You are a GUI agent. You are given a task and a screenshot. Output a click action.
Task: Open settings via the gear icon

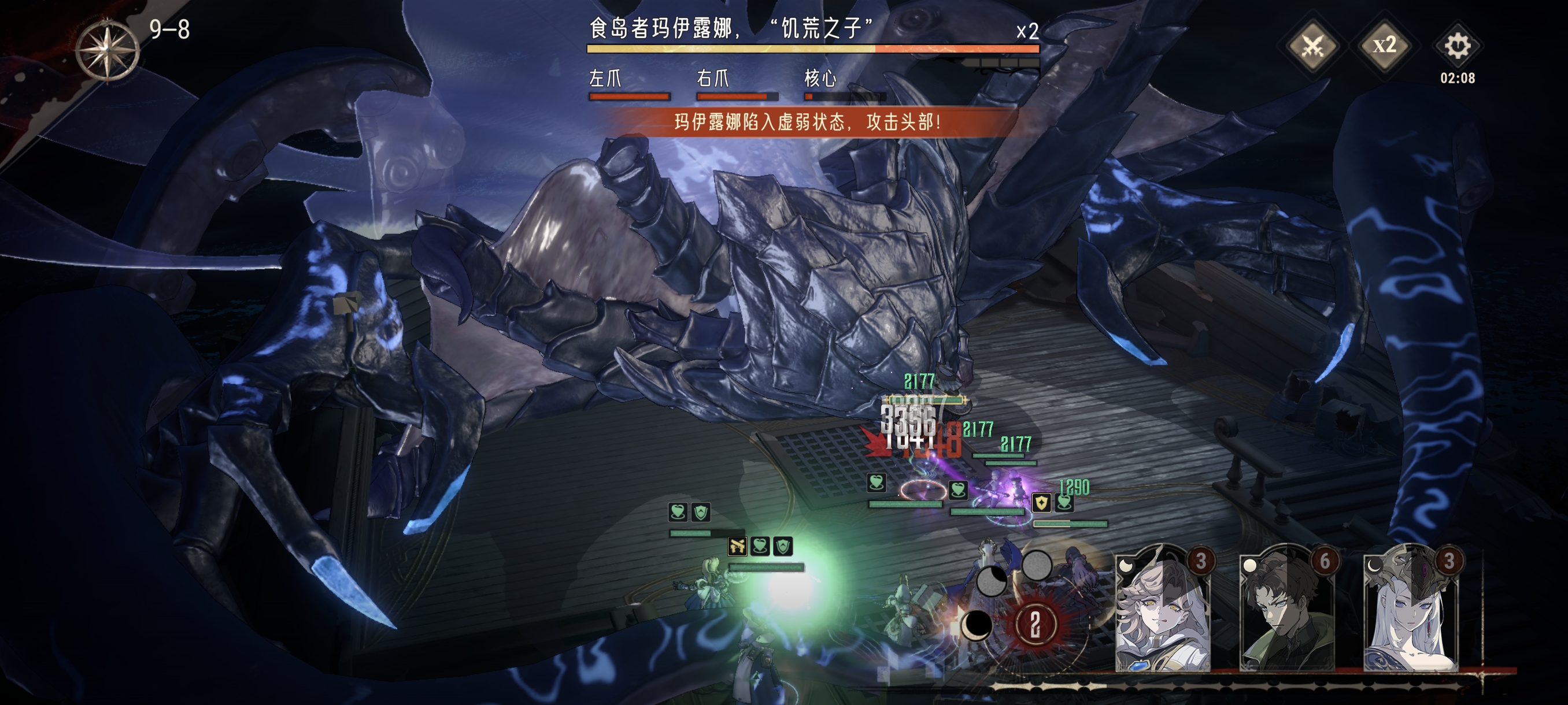pyautogui.click(x=1457, y=46)
